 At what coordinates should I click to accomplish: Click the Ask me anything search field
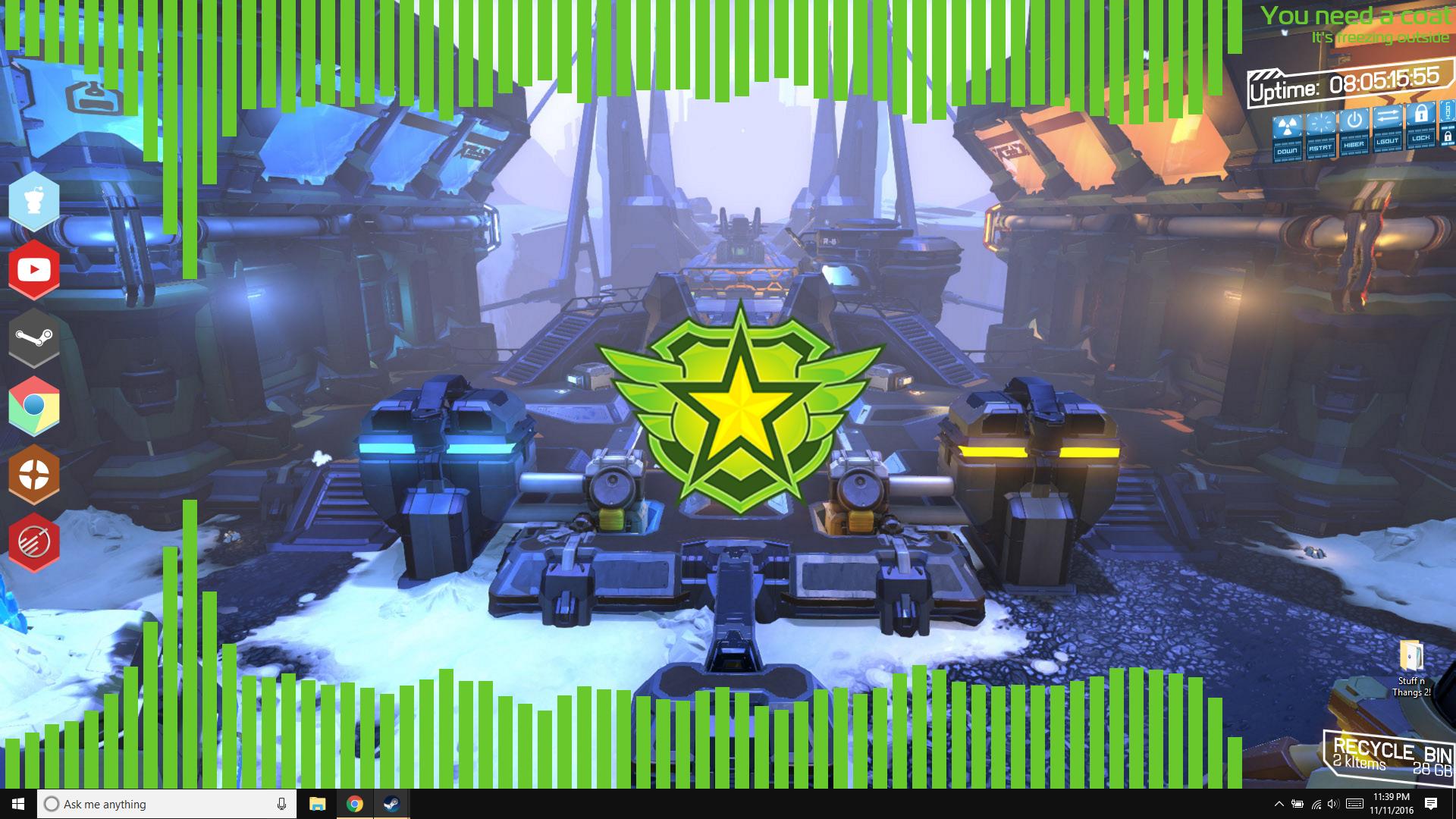click(152, 804)
